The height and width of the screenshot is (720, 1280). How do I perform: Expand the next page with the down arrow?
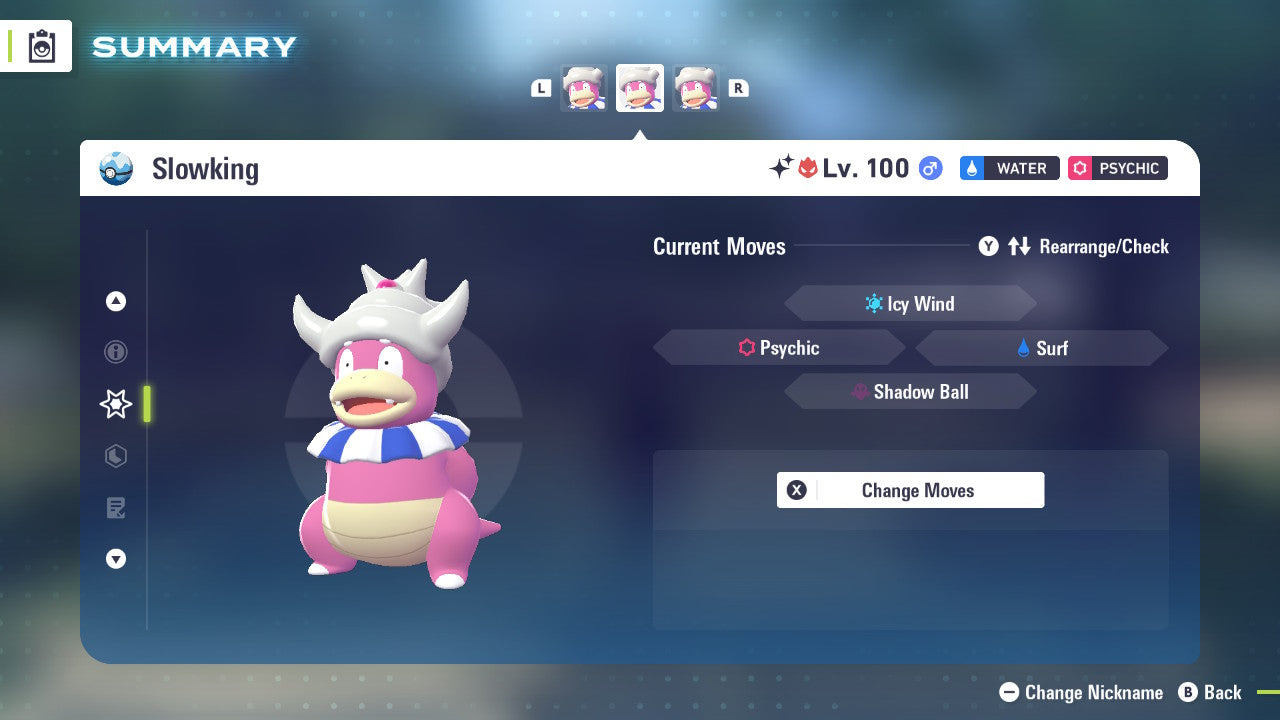click(x=115, y=559)
